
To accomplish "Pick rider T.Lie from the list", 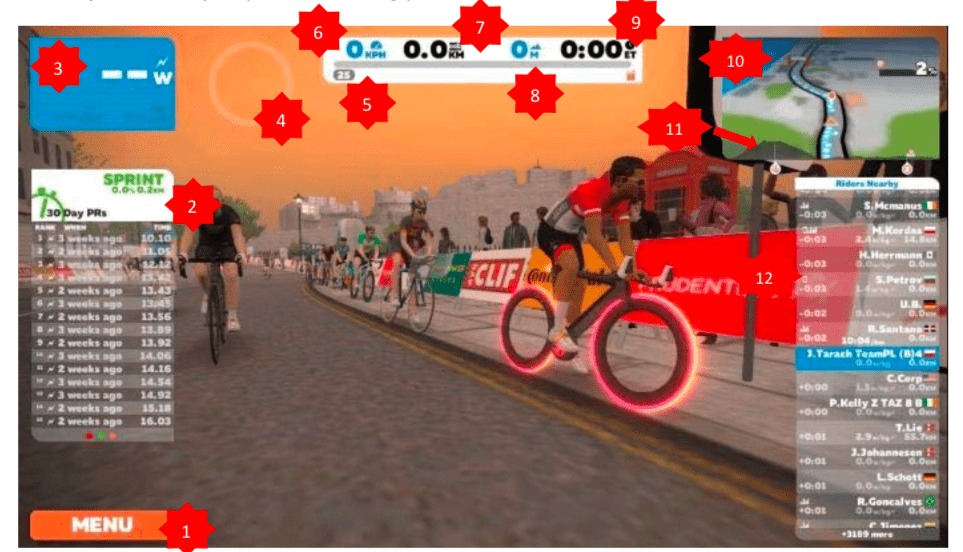I will 867,430.
